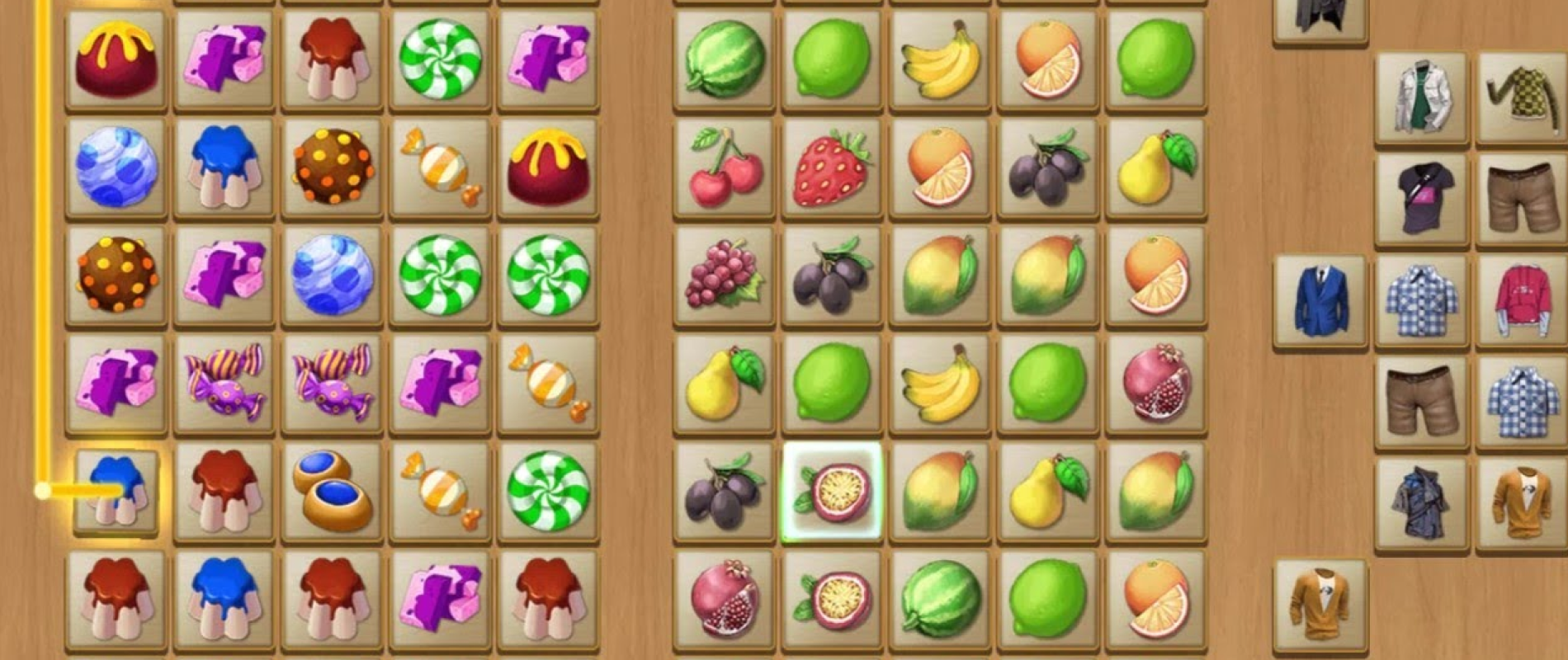This screenshot has width=1568, height=660.
Task: Pick the purple t-shirt with pink bag
Action: point(1421,199)
